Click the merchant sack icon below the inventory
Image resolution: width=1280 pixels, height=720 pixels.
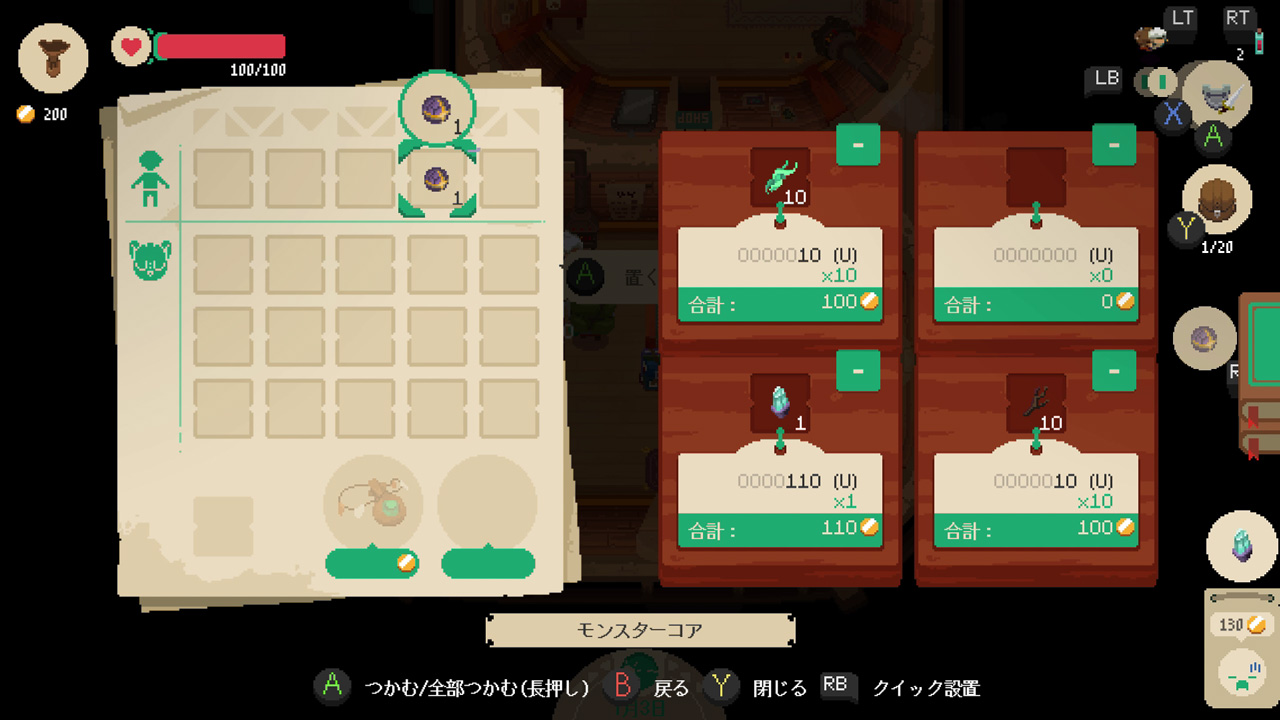coord(373,500)
